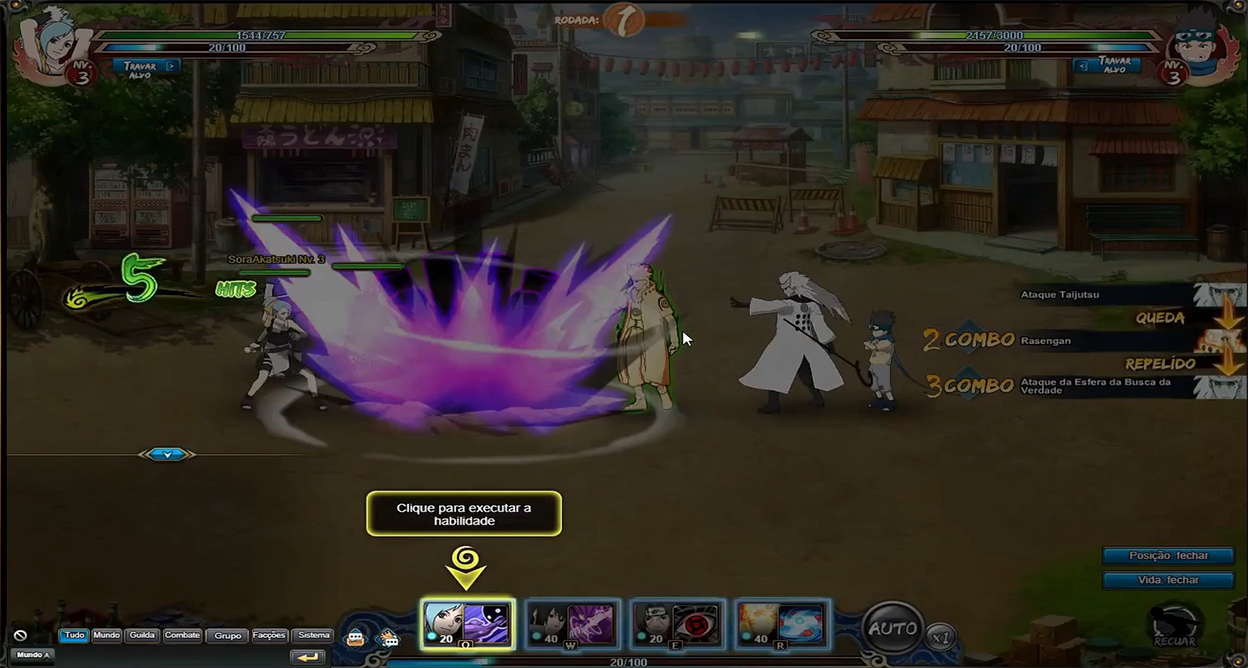Lock target with the left 'Travar Alvo' button
Image resolution: width=1248 pixels, height=668 pixels.
[x=146, y=67]
